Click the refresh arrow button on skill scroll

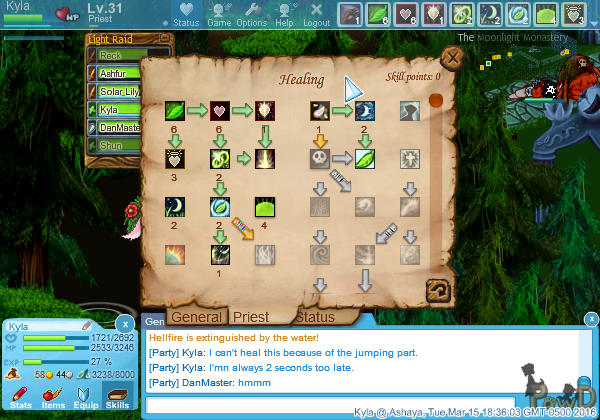click(436, 290)
